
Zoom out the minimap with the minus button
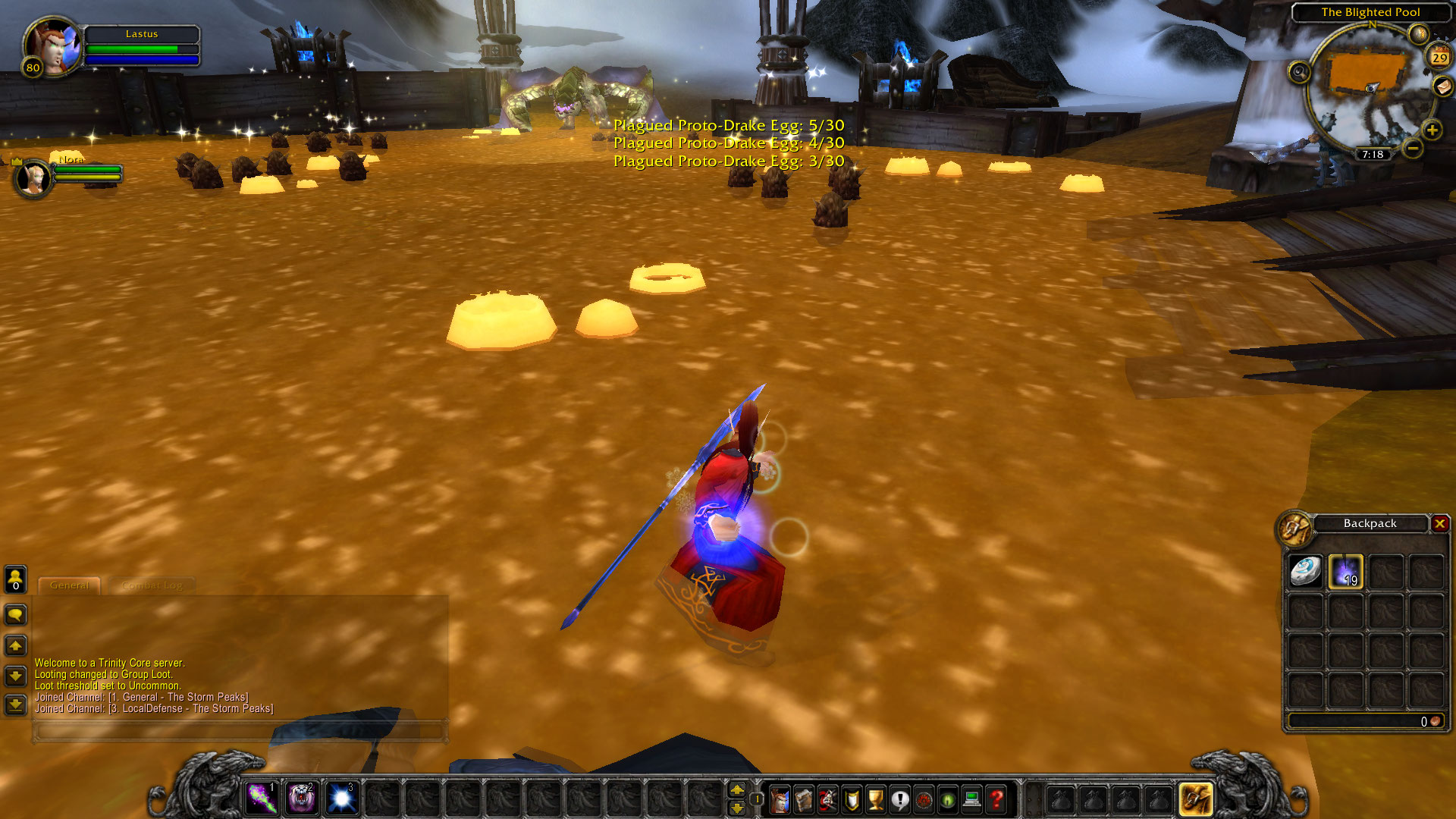(x=1412, y=149)
